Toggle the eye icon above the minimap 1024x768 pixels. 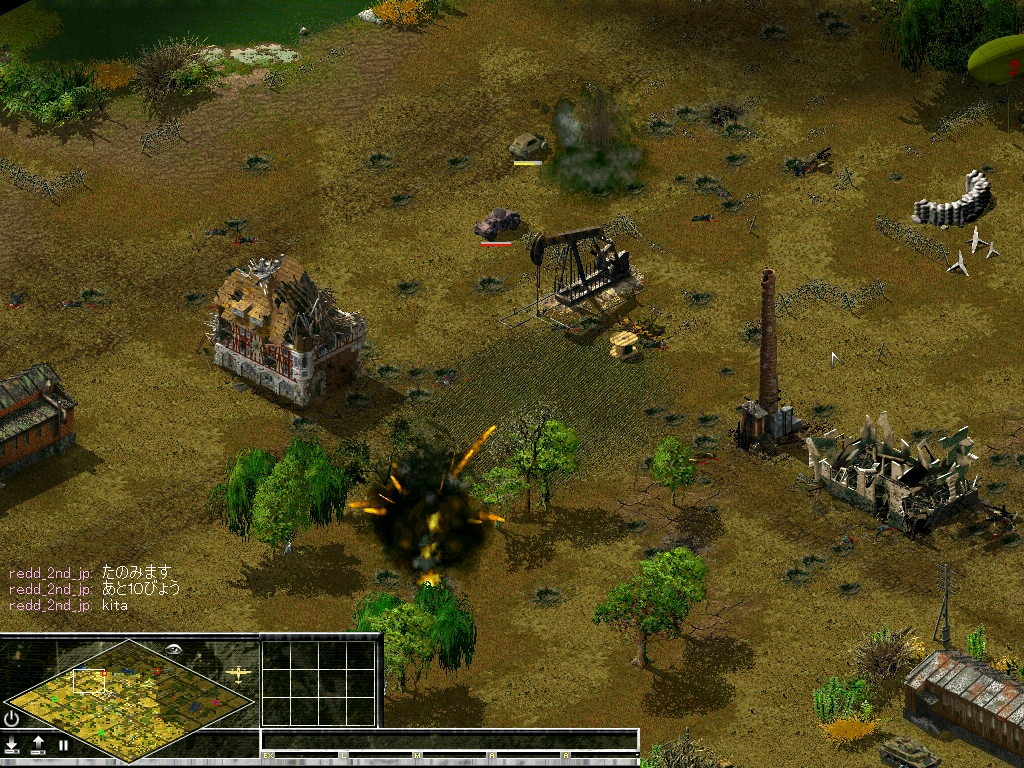[x=175, y=648]
